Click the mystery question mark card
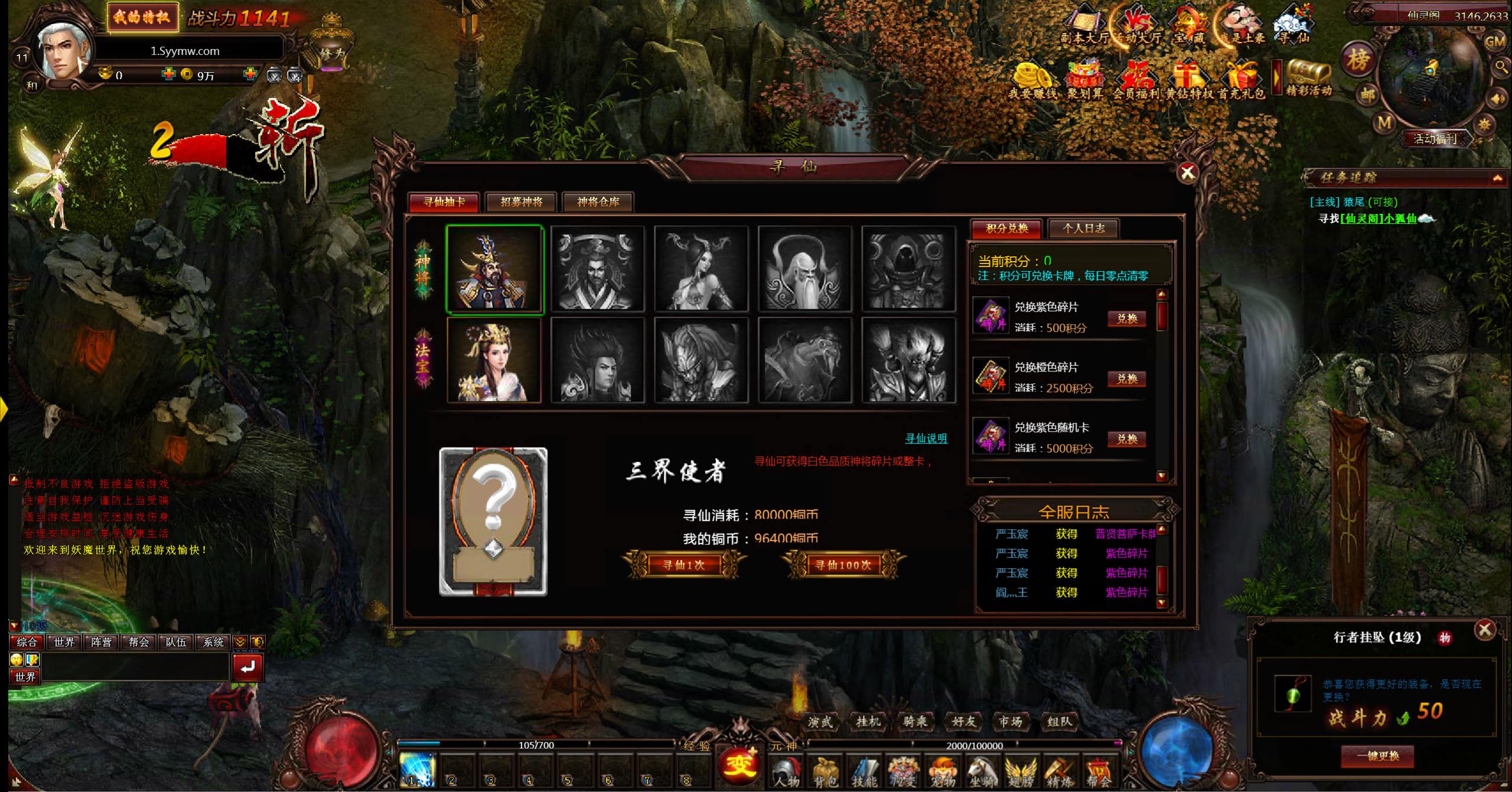Image resolution: width=1512 pixels, height=792 pixels. click(493, 522)
